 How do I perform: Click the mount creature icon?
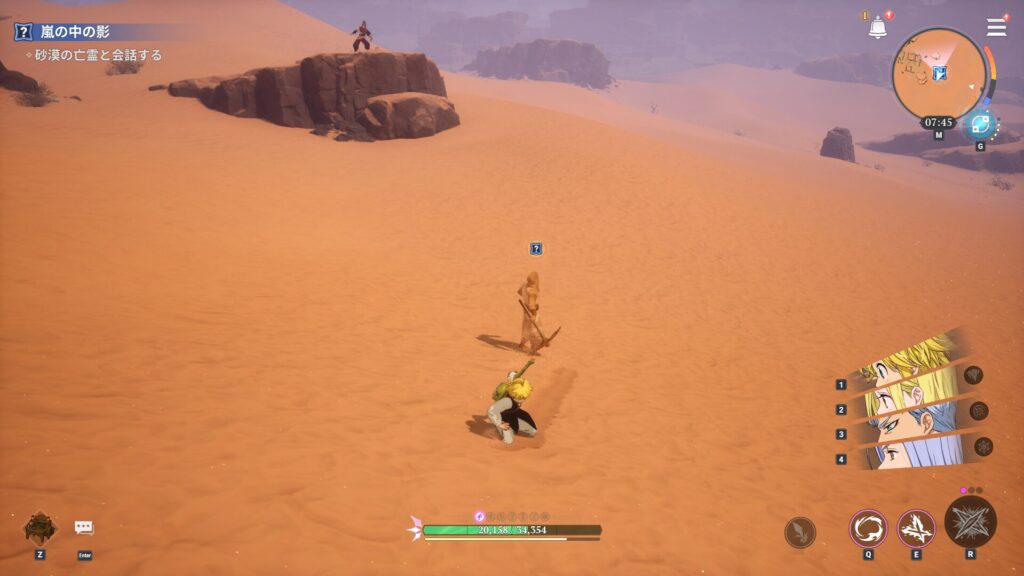click(40, 527)
